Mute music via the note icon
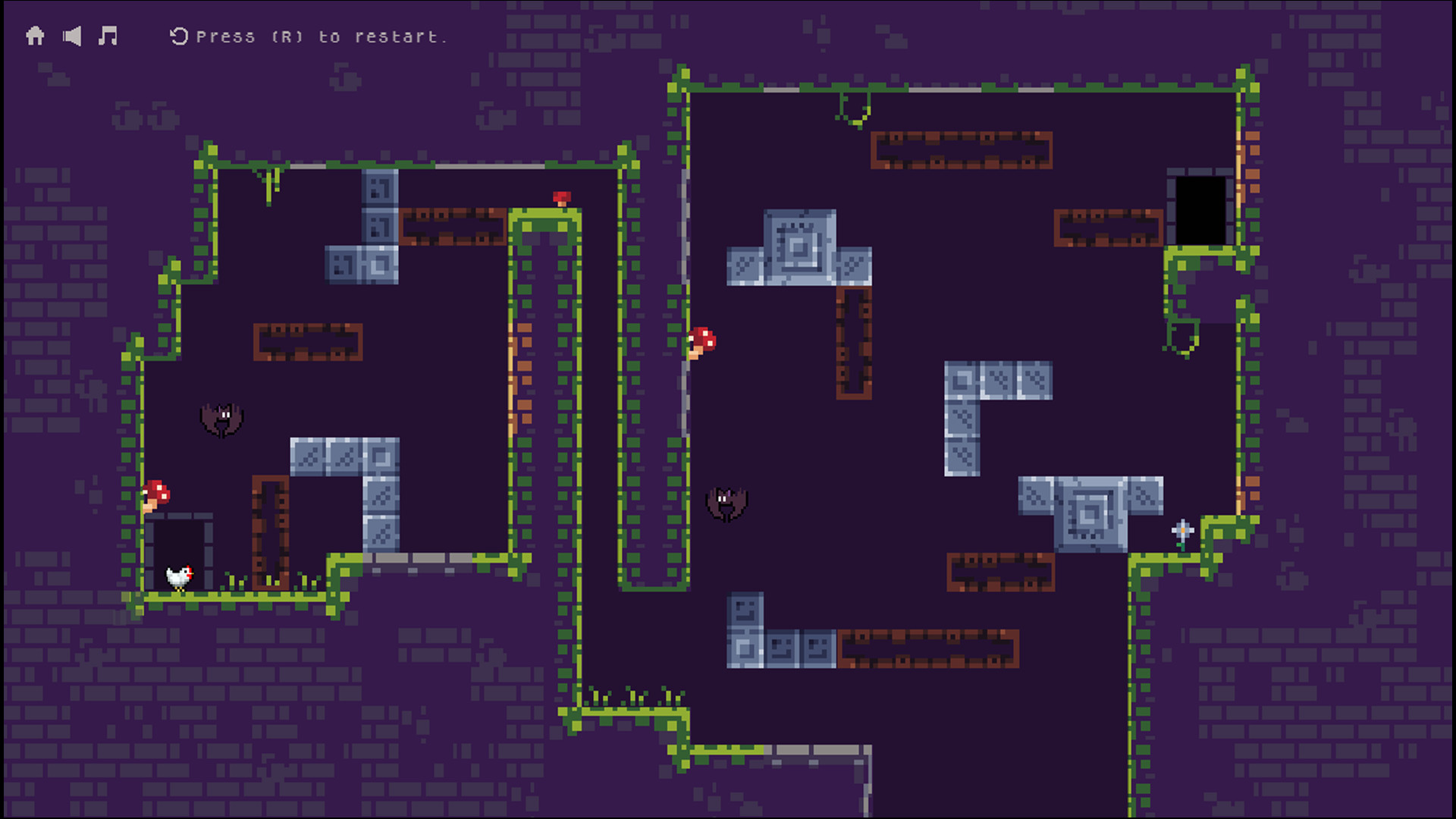This screenshot has width=1456, height=819. click(x=108, y=36)
